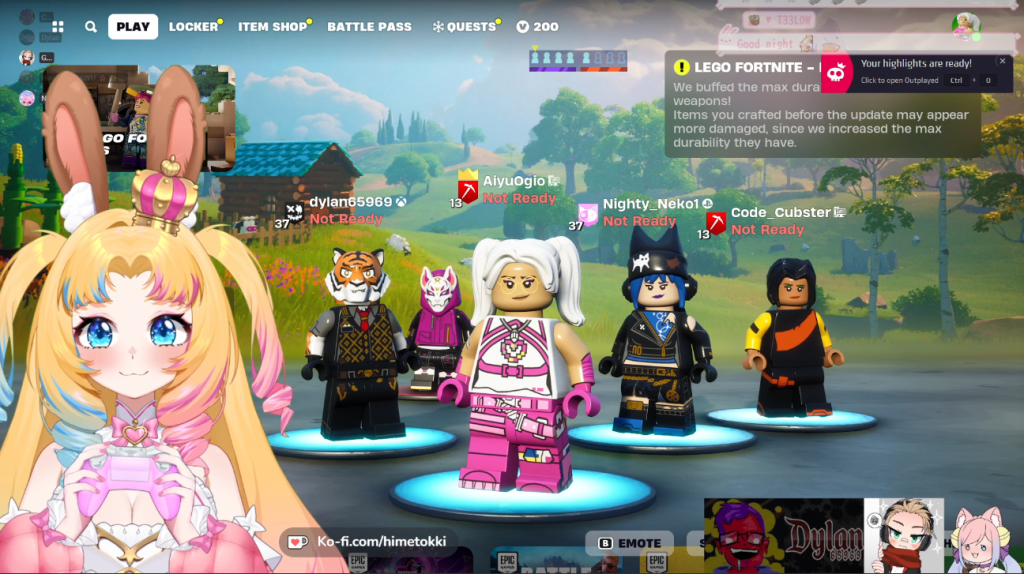Open the LOCKER tab
Image resolution: width=1024 pixels, height=574 pixels.
coord(193,27)
